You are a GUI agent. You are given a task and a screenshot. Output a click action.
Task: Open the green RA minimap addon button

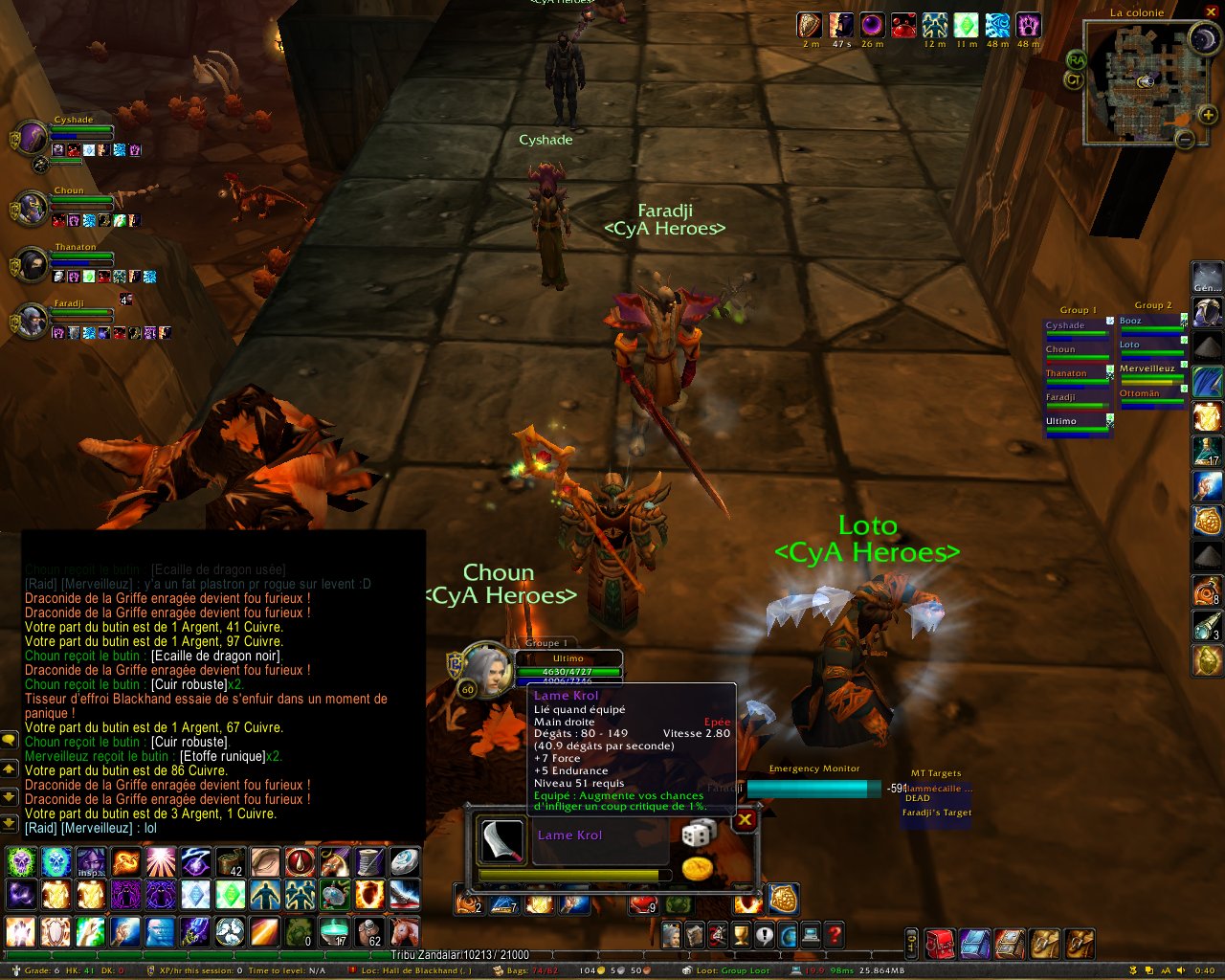pos(1077,60)
